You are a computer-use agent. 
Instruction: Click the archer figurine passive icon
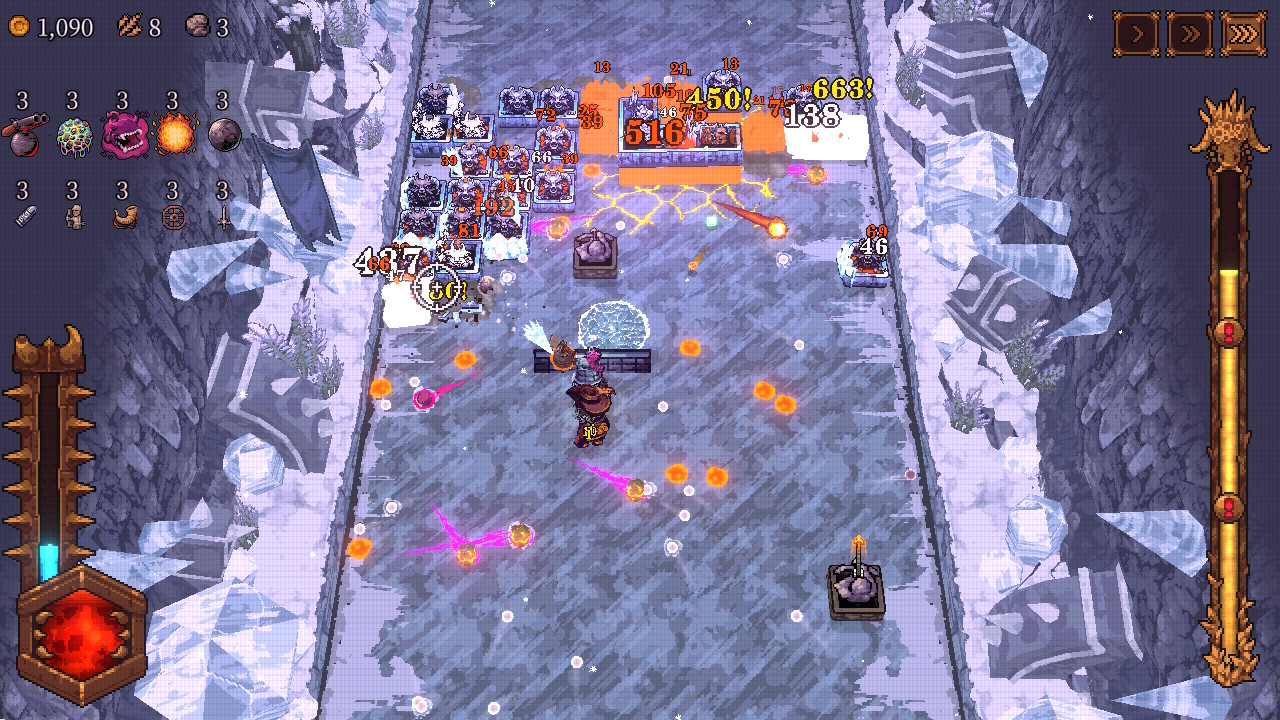pos(73,217)
